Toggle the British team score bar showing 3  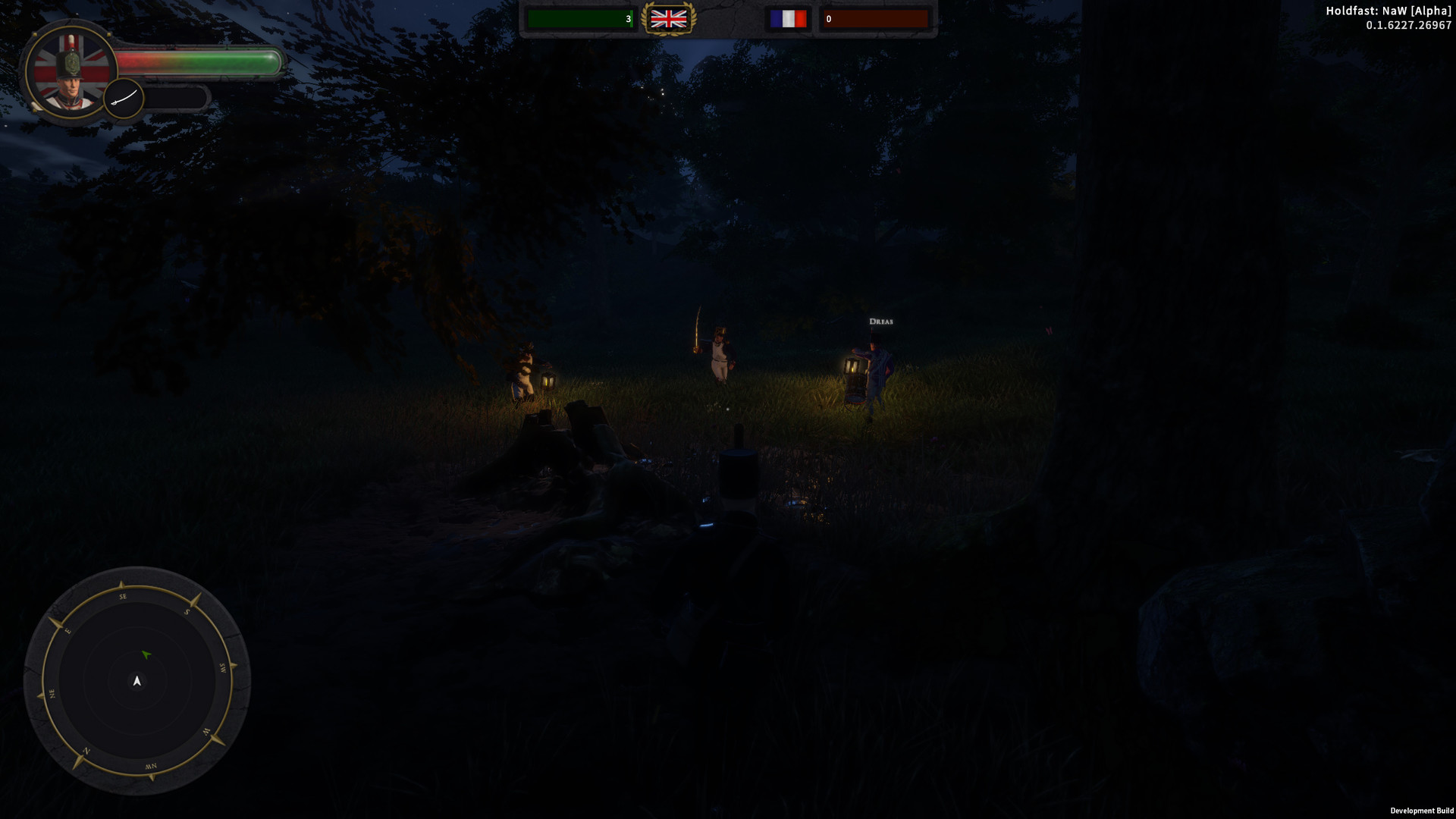[581, 18]
